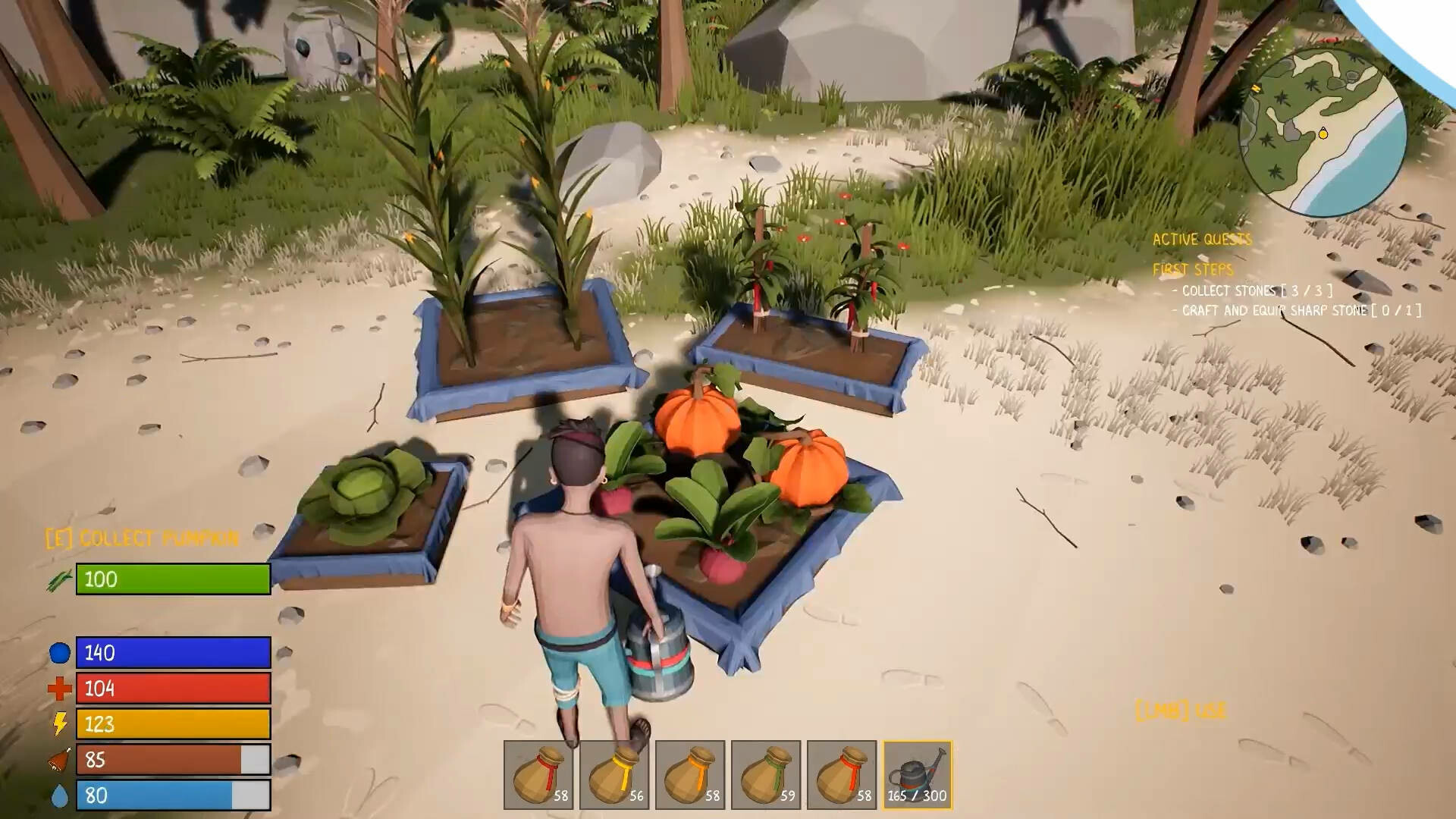The image size is (1456, 819).
Task: Select the yellow-ribbon seed bag slot
Action: pos(614,775)
